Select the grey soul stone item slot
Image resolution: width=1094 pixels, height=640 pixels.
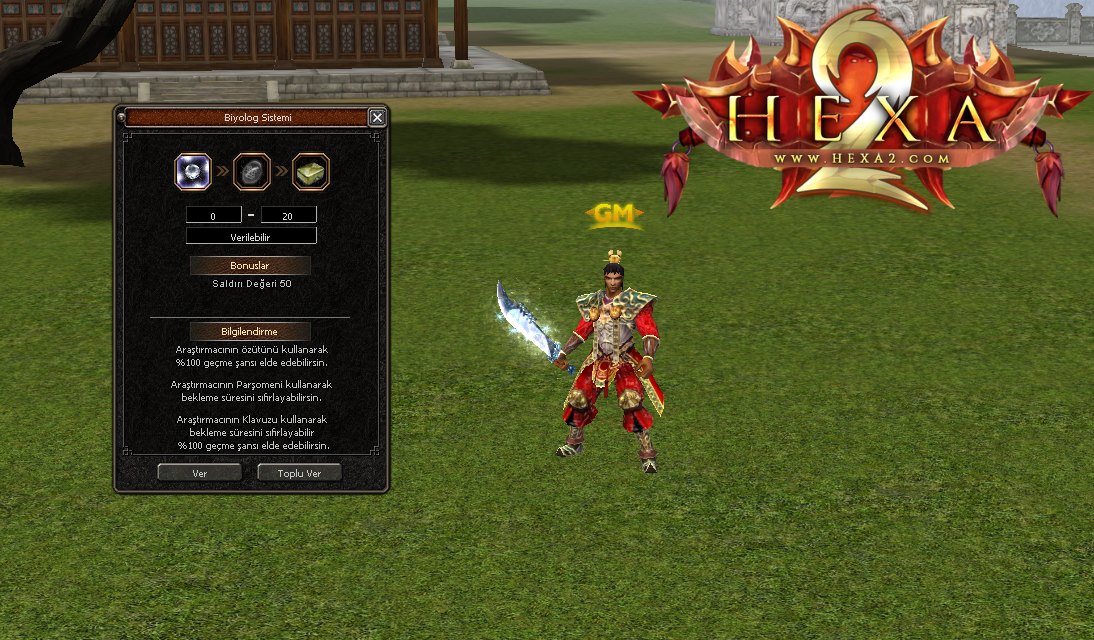[252, 172]
